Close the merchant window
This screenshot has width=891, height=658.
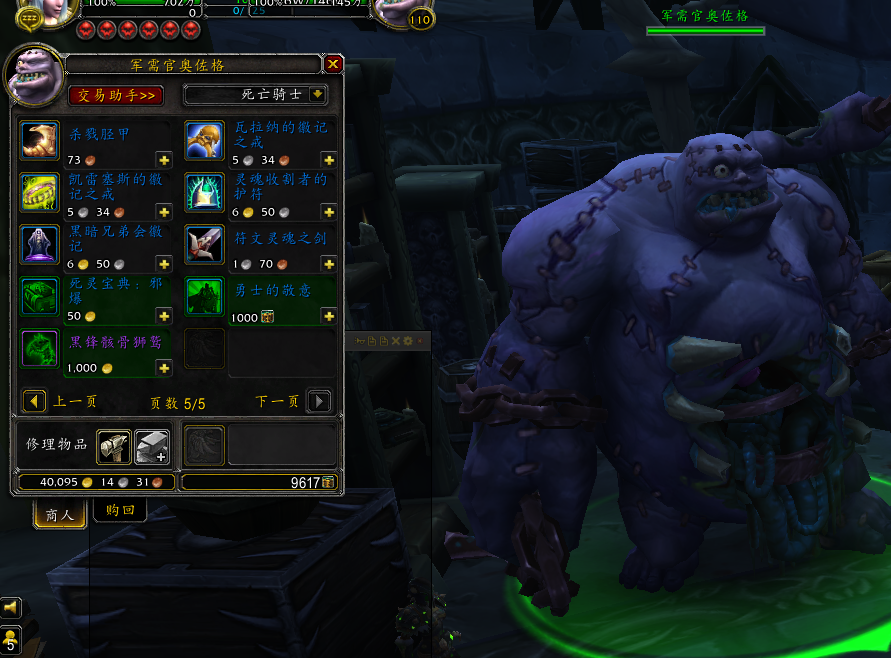tap(334, 64)
